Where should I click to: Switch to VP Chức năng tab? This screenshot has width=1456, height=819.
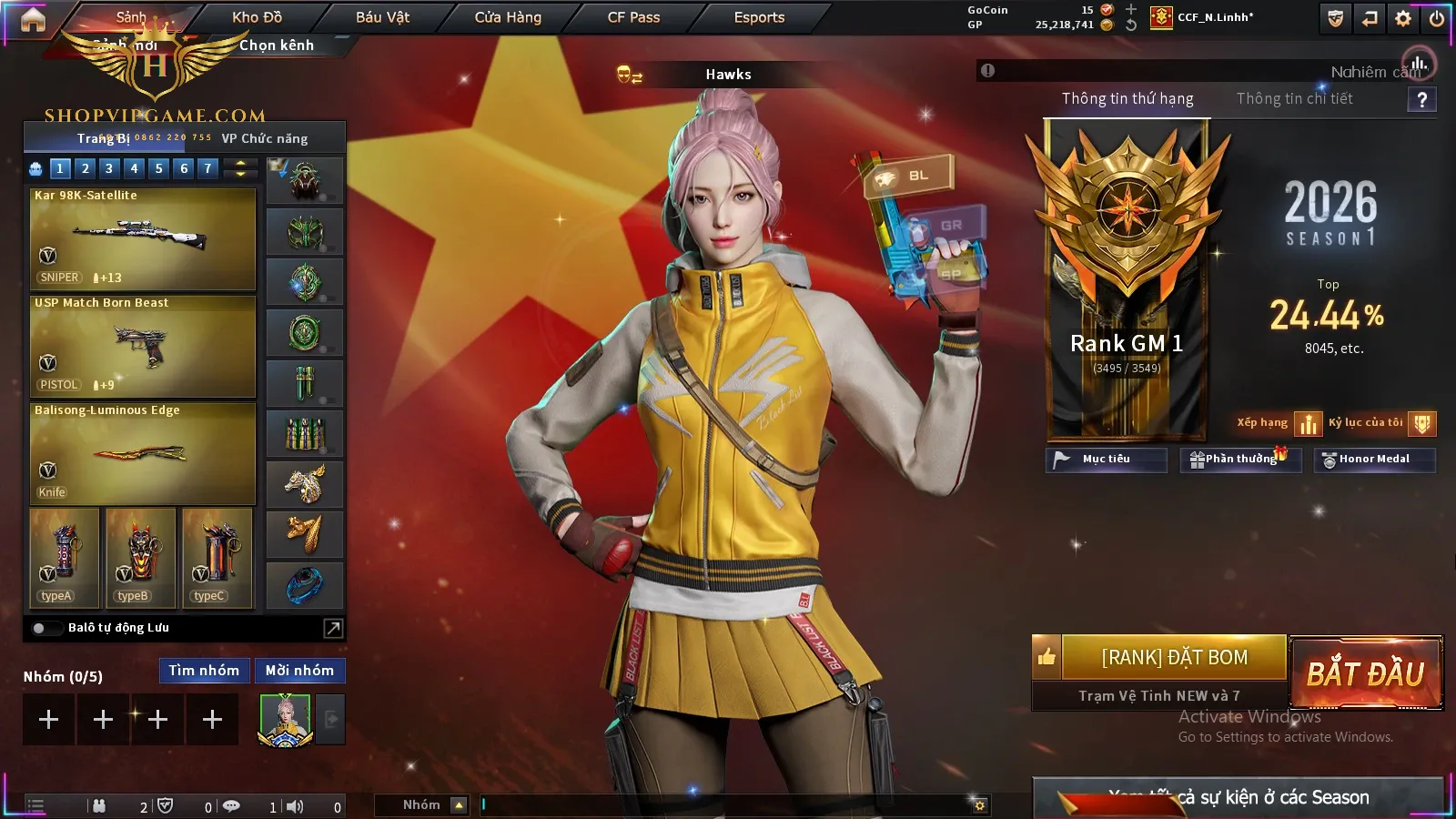pyautogui.click(x=265, y=138)
